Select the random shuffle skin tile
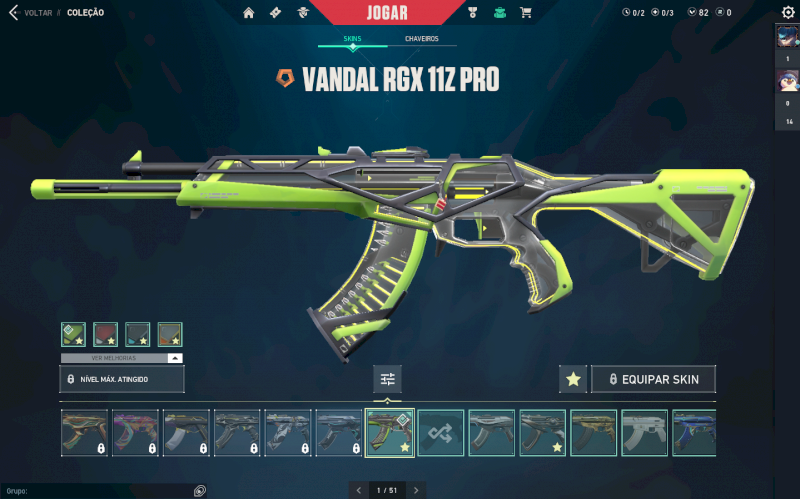This screenshot has width=800, height=499. tap(440, 433)
